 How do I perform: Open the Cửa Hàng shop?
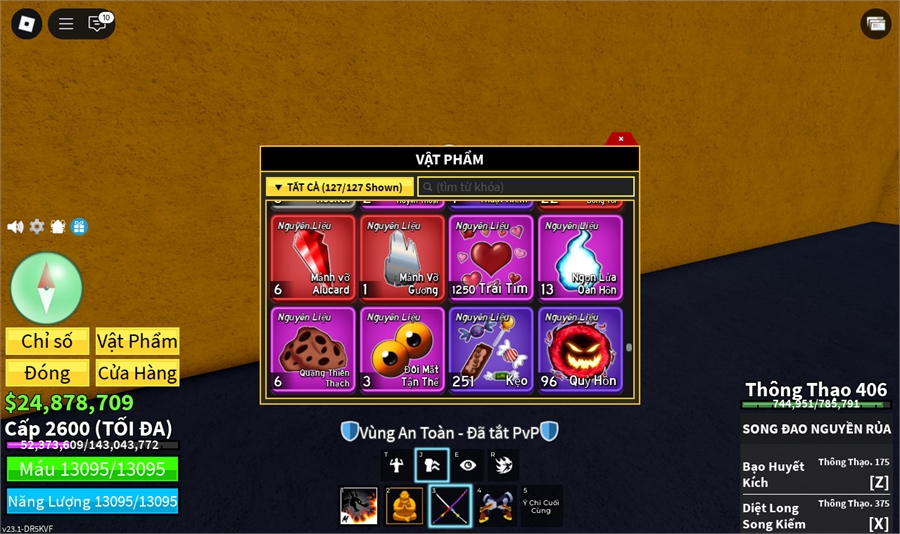[137, 373]
